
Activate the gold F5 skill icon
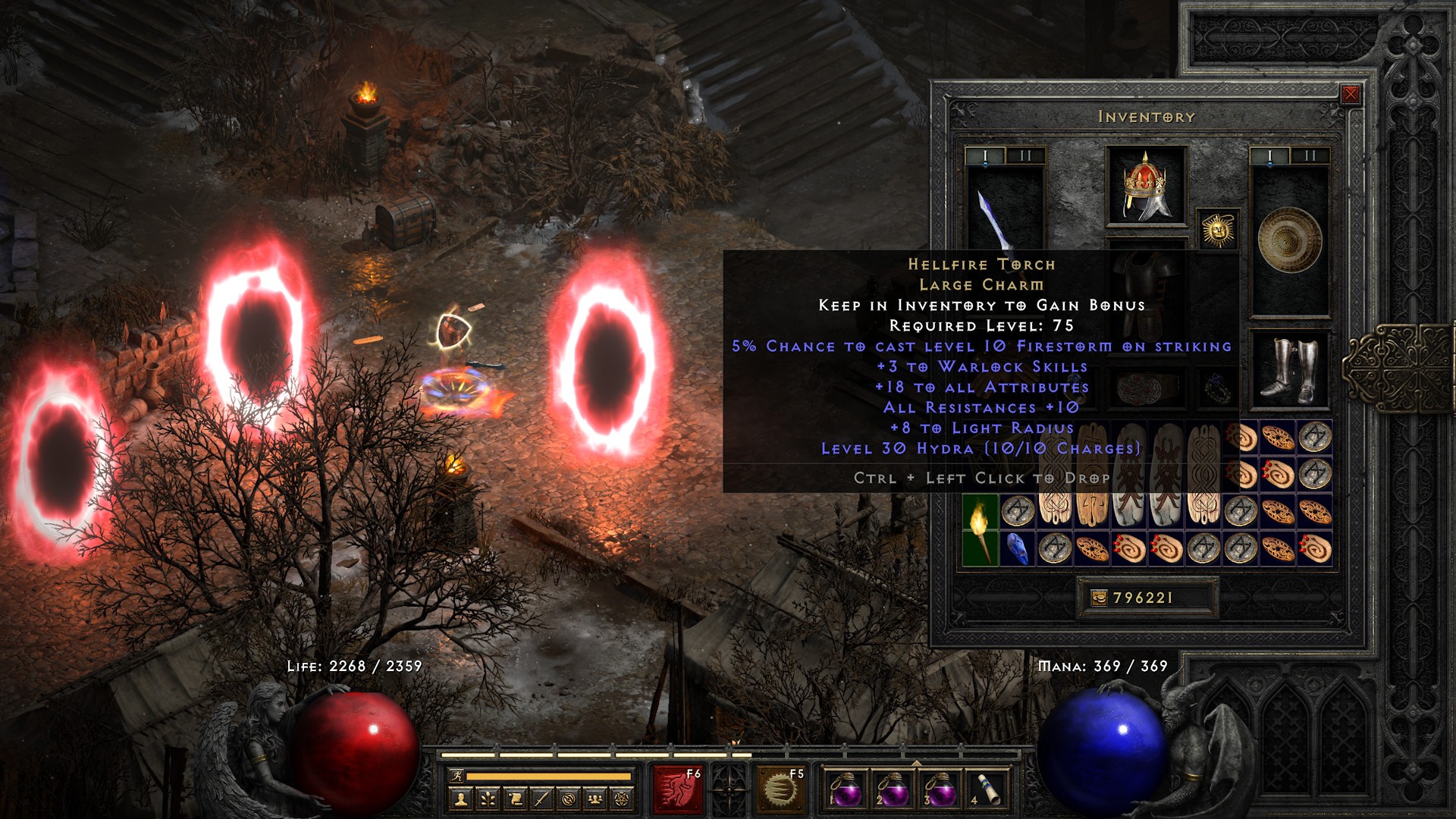click(x=782, y=789)
